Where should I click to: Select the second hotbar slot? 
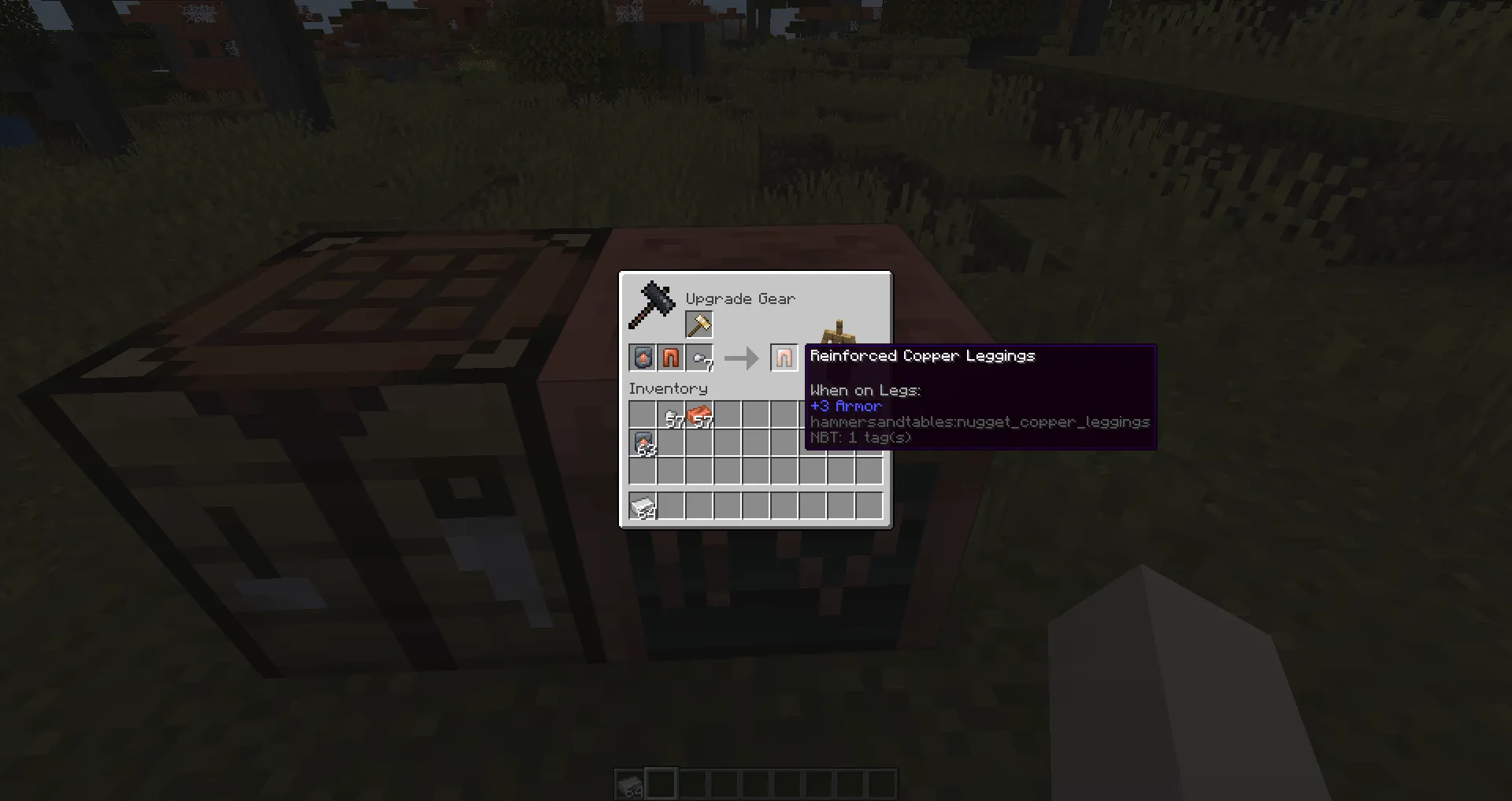click(x=661, y=783)
